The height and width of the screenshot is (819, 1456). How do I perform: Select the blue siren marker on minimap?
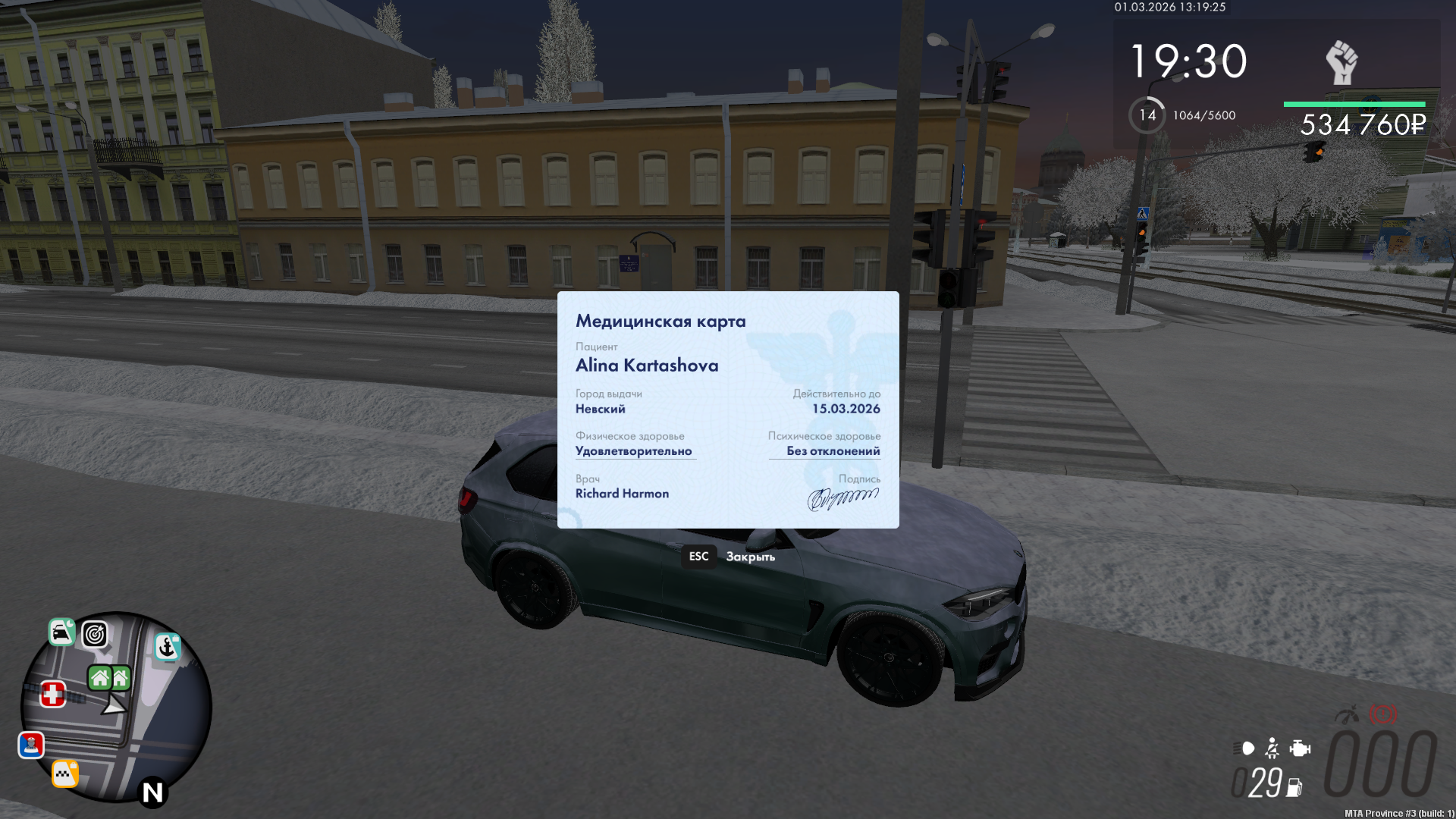coord(31,745)
